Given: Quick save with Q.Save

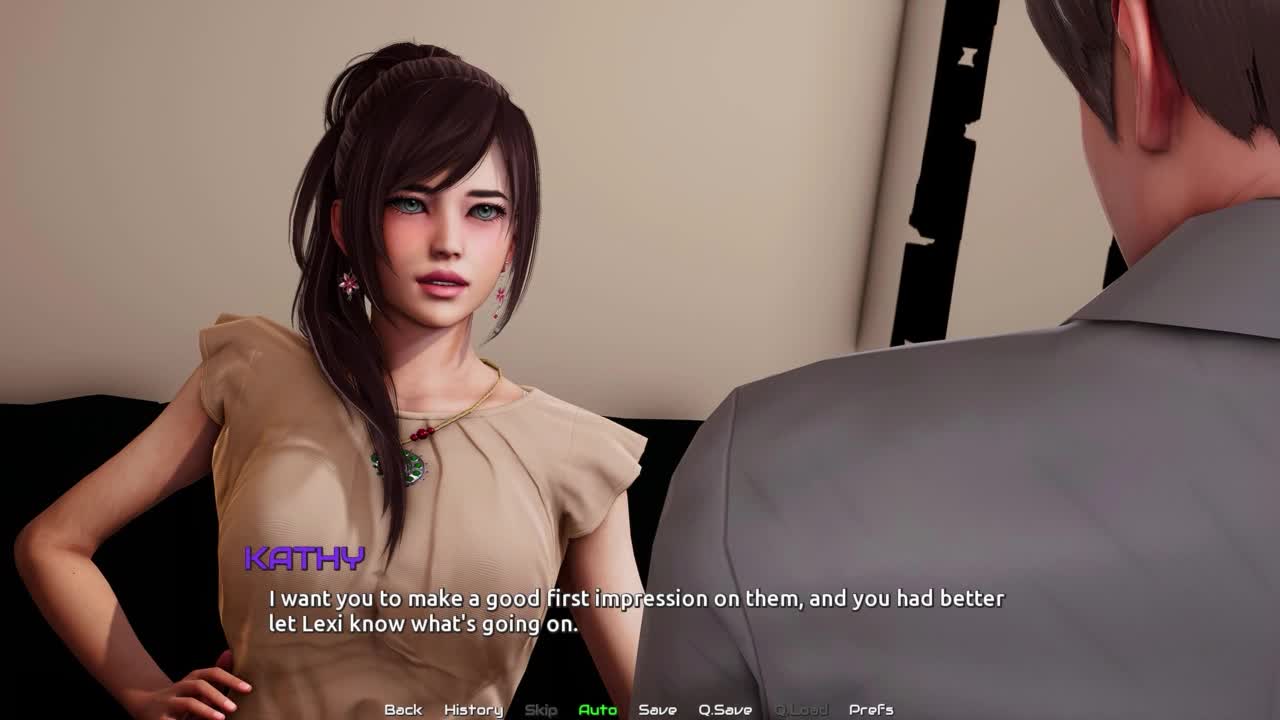Looking at the screenshot, I should tap(725, 710).
